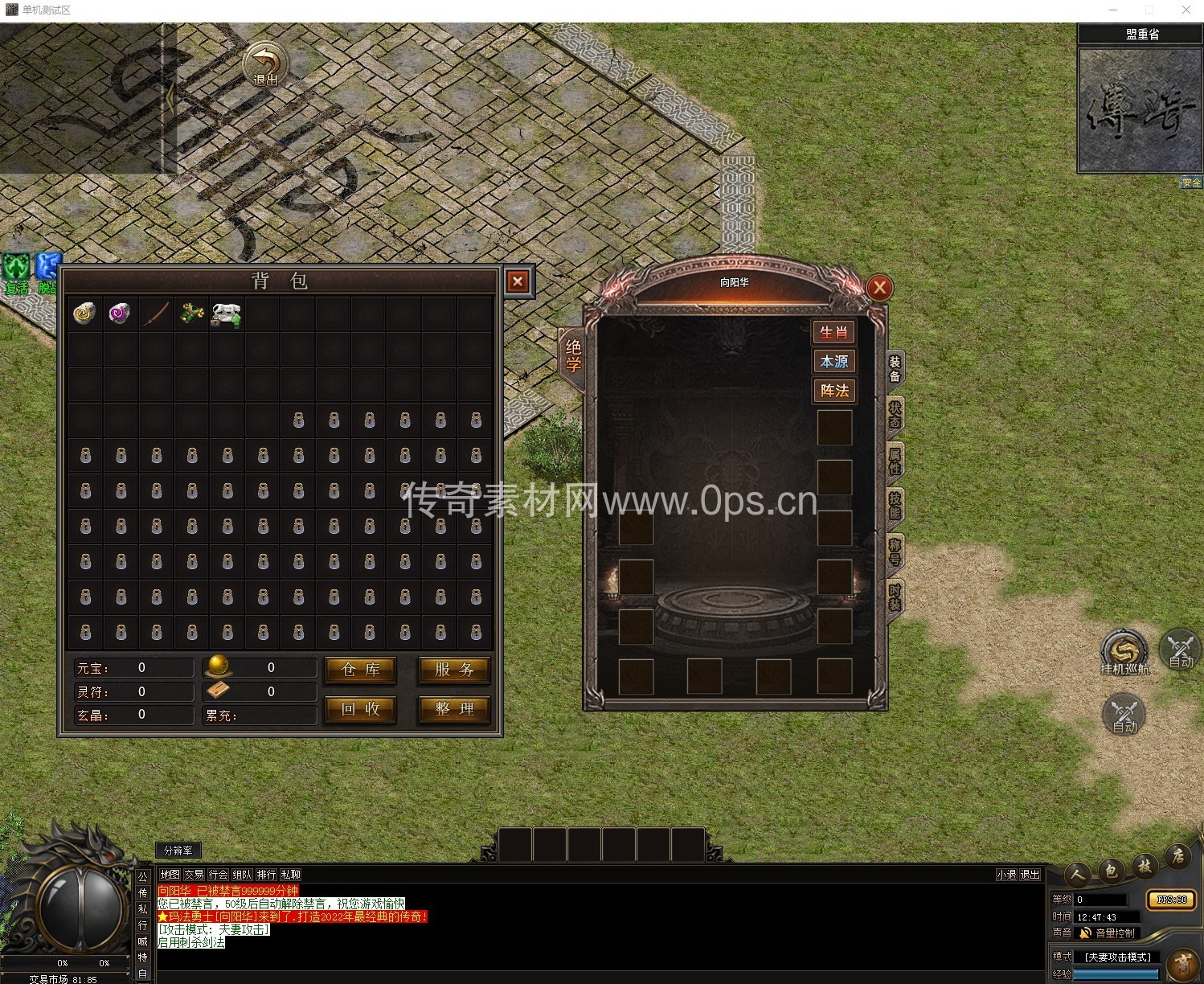Open the 生肖 zodiac panel
The height and width of the screenshot is (984, 1204).
(833, 333)
